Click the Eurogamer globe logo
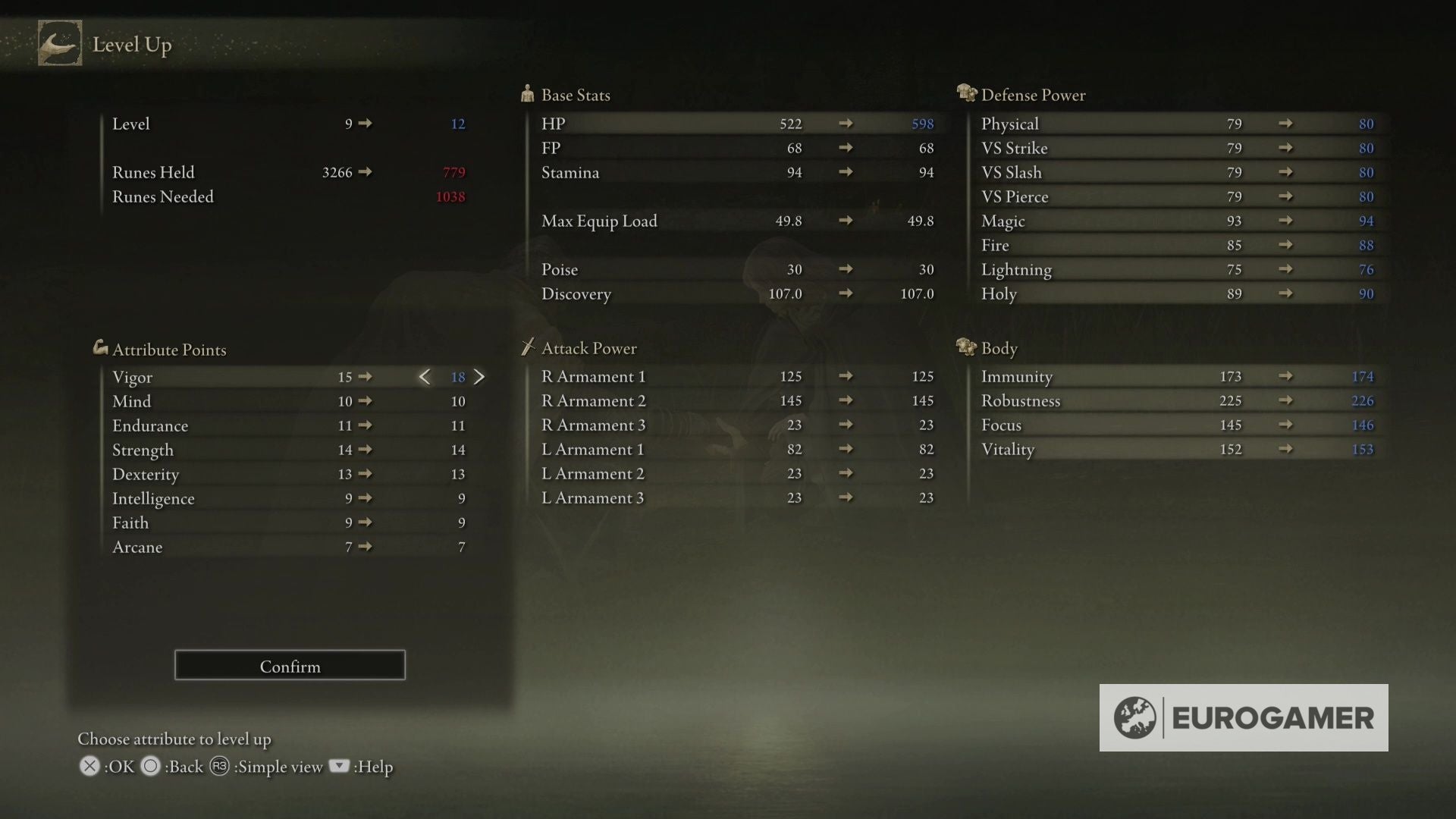This screenshot has height=819, width=1456. tap(1135, 717)
